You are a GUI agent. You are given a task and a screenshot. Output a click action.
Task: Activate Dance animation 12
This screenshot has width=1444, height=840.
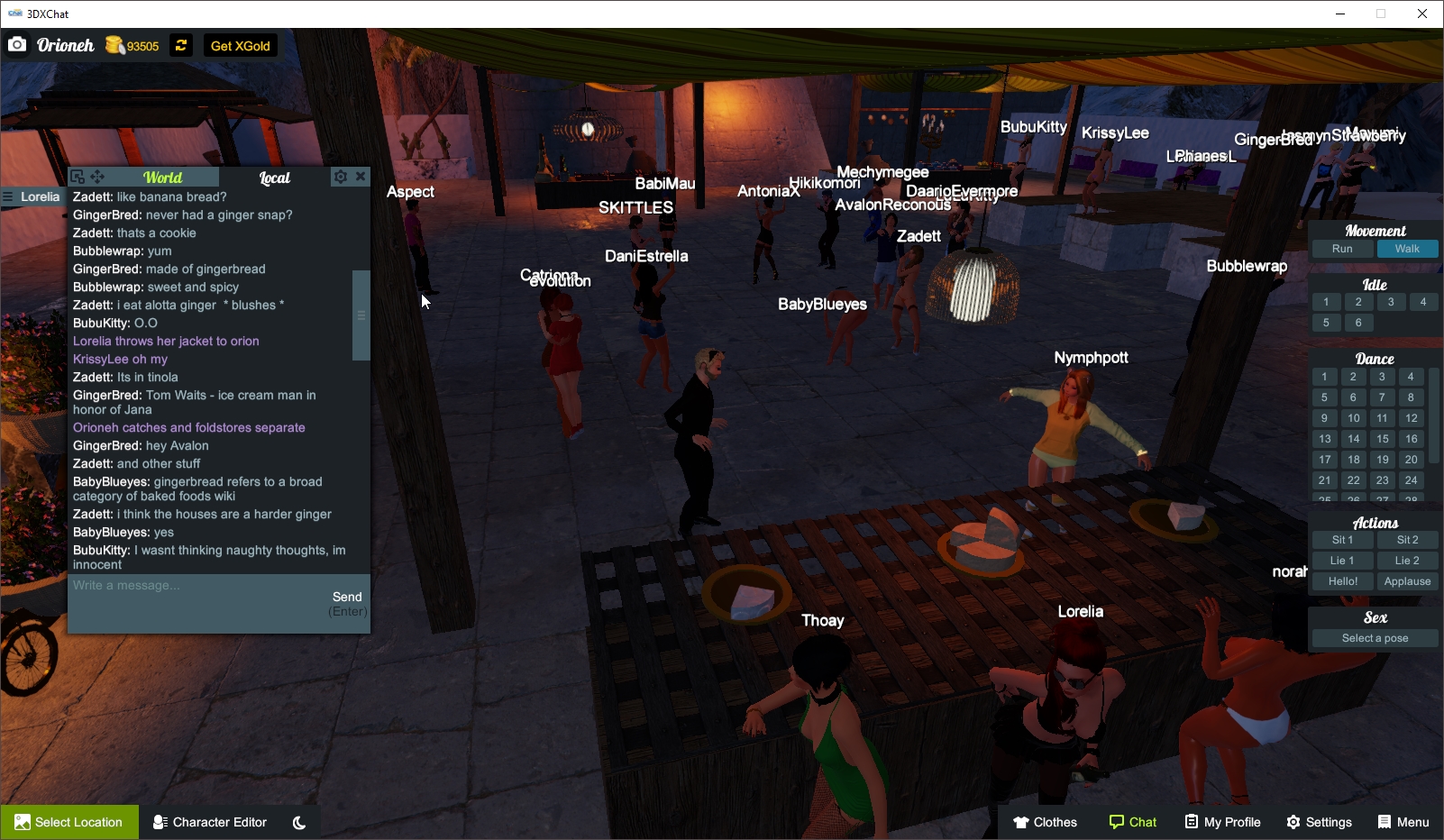click(x=1410, y=417)
